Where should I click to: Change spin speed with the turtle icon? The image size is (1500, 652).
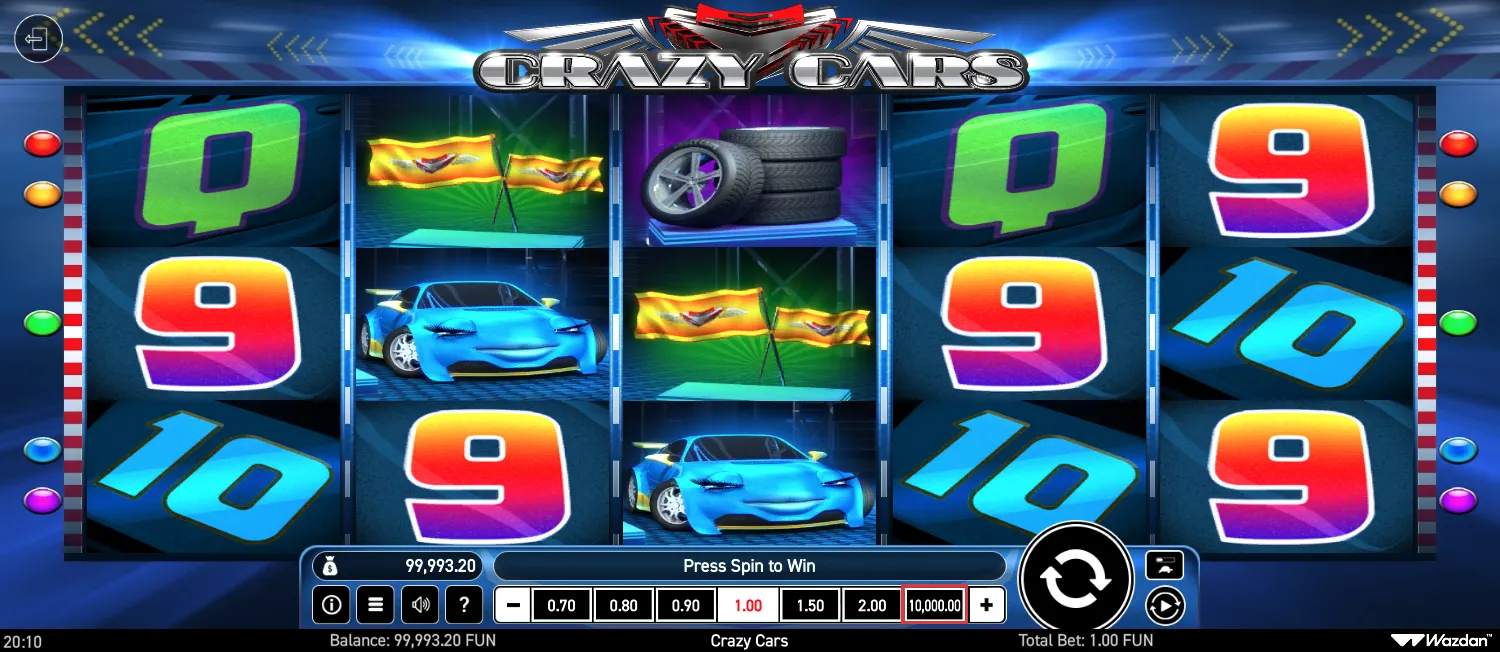pos(1165,565)
